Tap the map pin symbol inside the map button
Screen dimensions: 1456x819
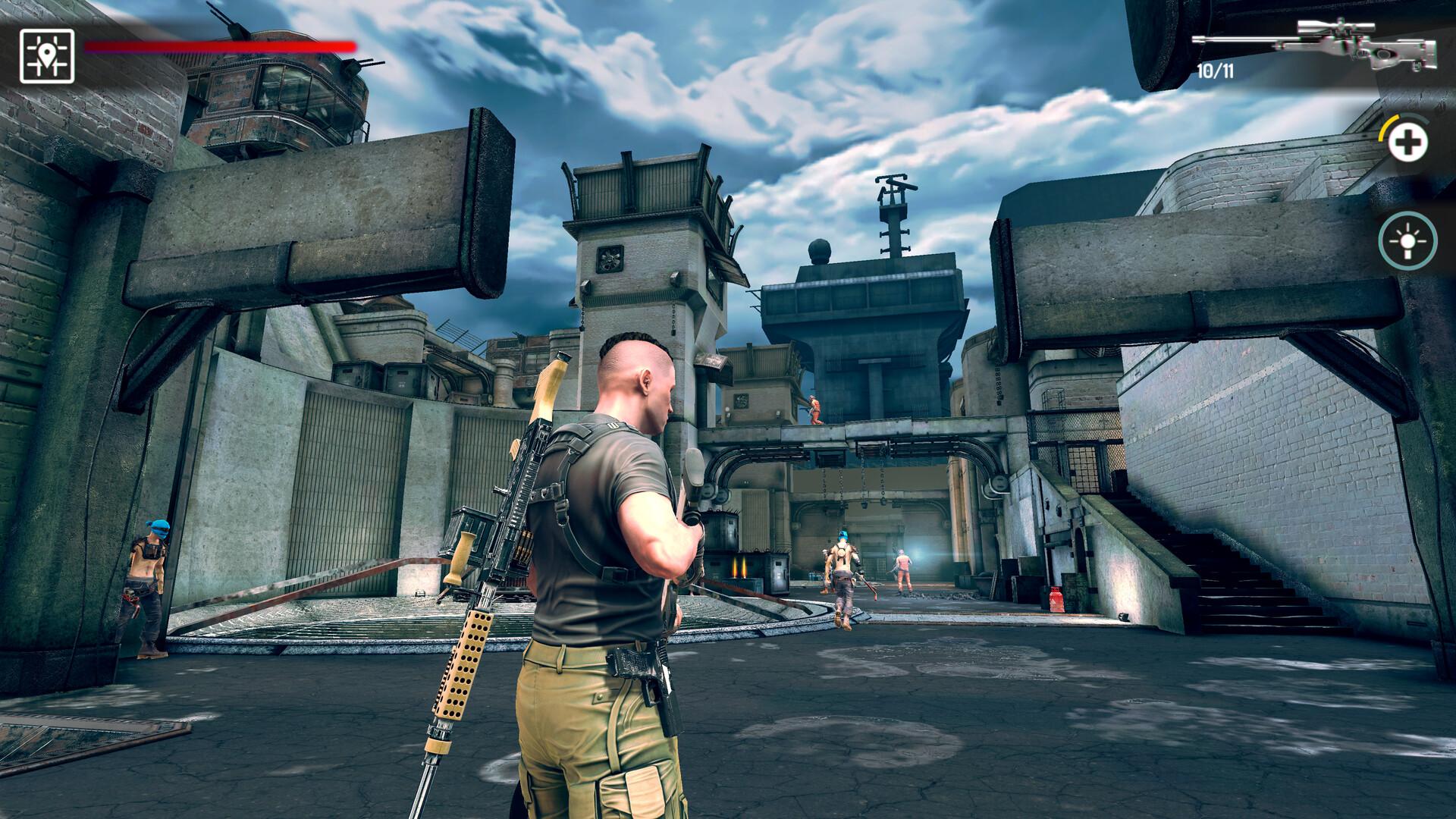(x=47, y=53)
